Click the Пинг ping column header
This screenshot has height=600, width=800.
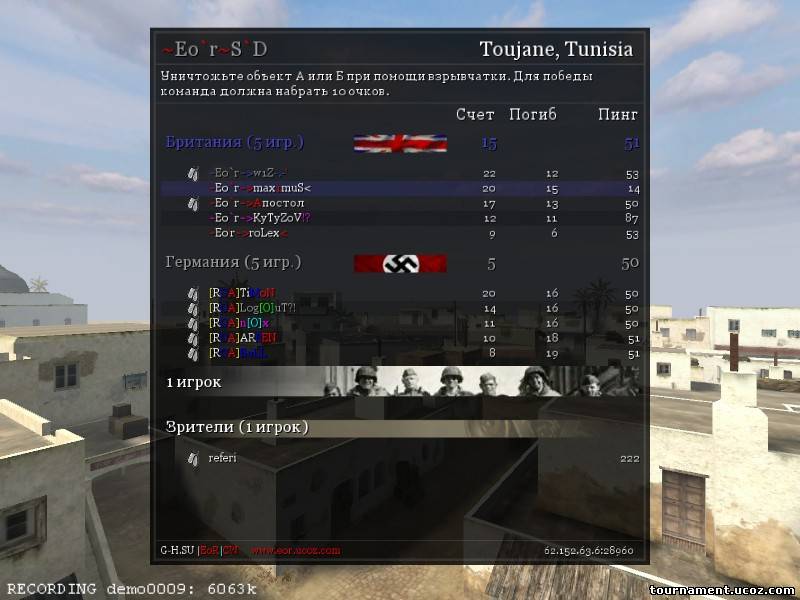618,114
